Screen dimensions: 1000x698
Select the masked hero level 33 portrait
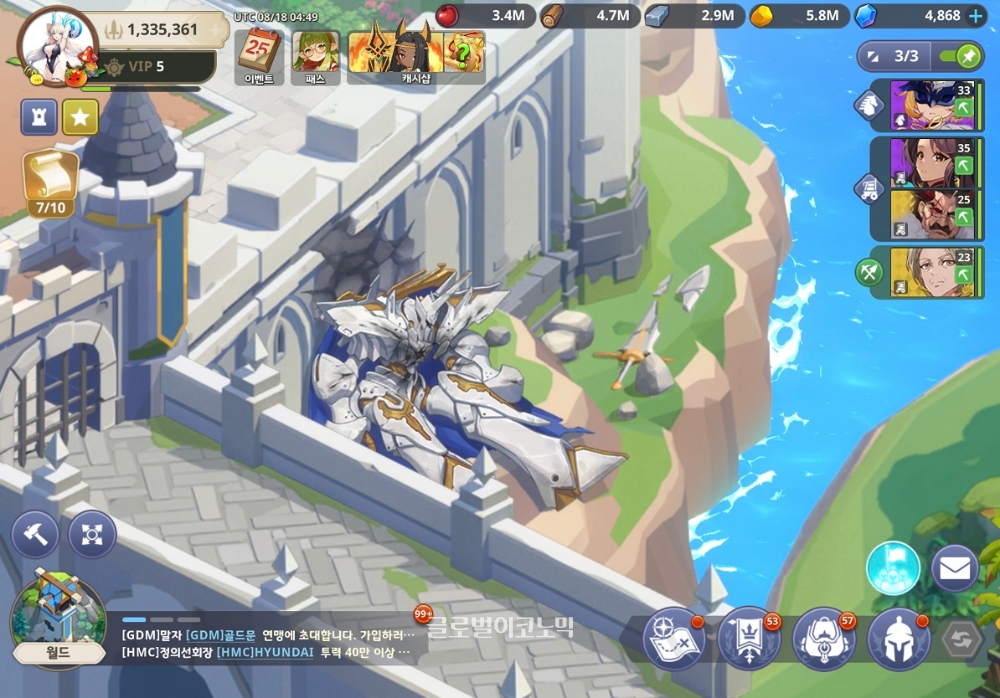point(931,106)
